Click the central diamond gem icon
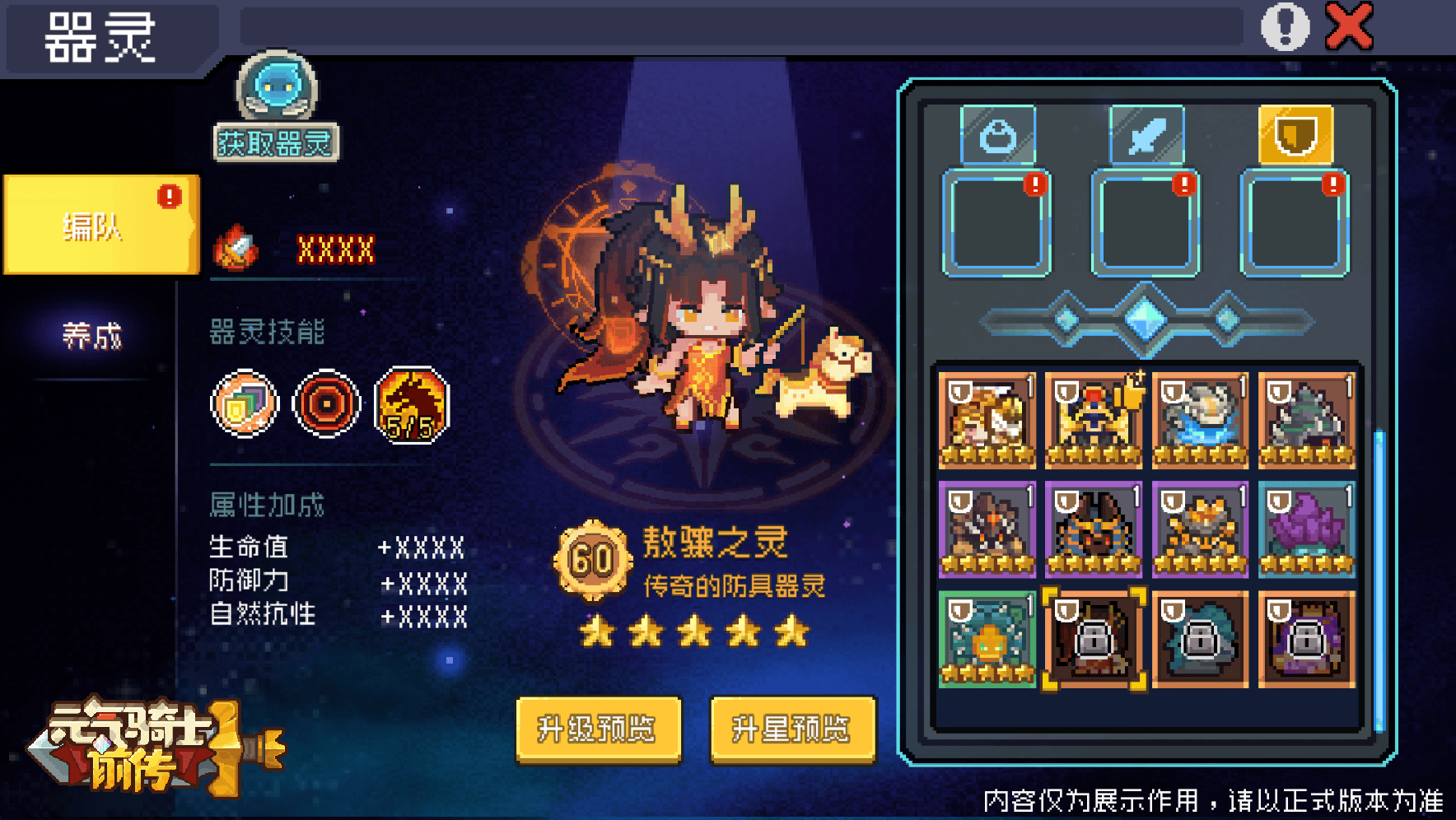 (x=1144, y=321)
